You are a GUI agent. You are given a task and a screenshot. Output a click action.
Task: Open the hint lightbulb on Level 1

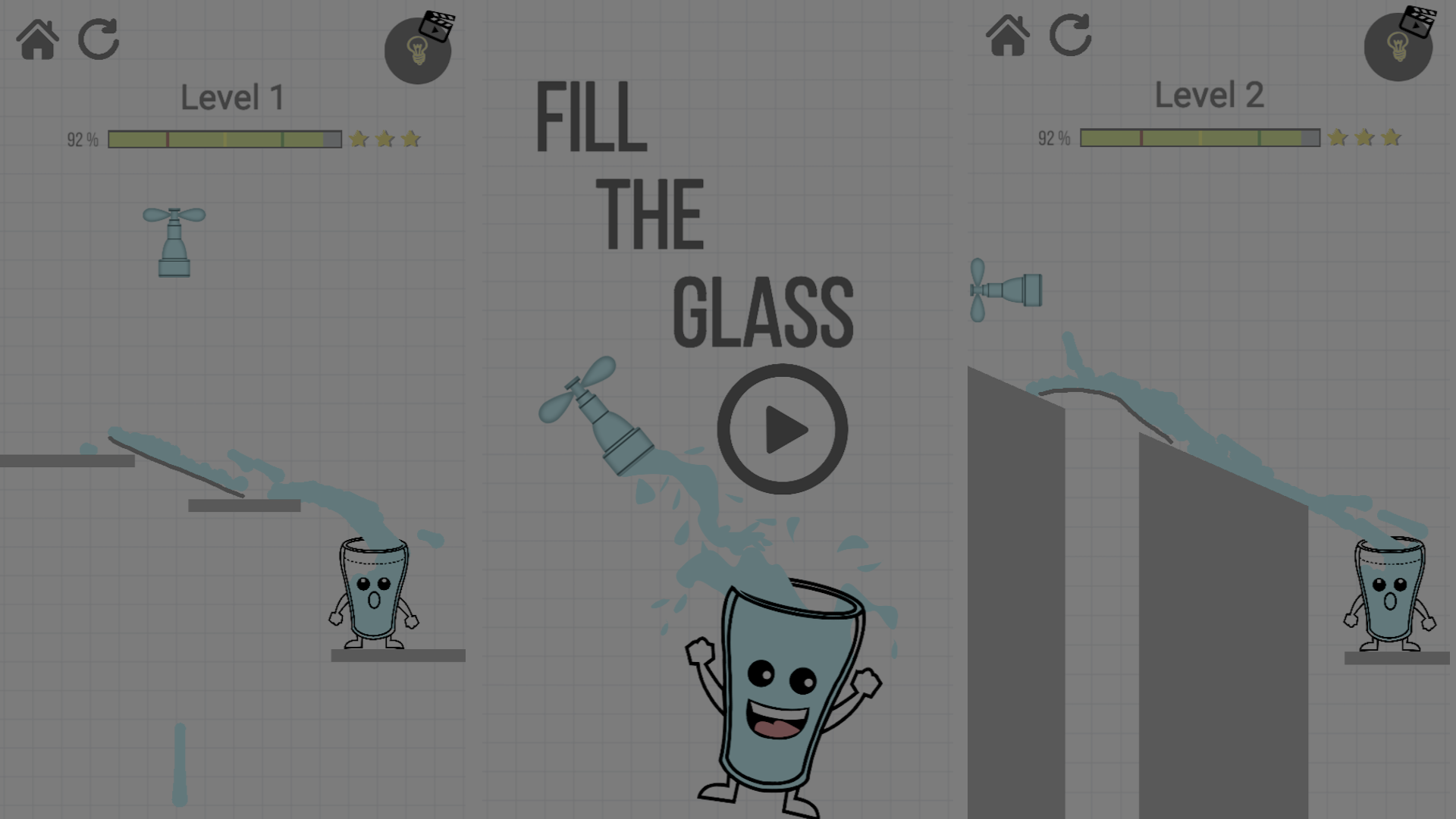418,50
